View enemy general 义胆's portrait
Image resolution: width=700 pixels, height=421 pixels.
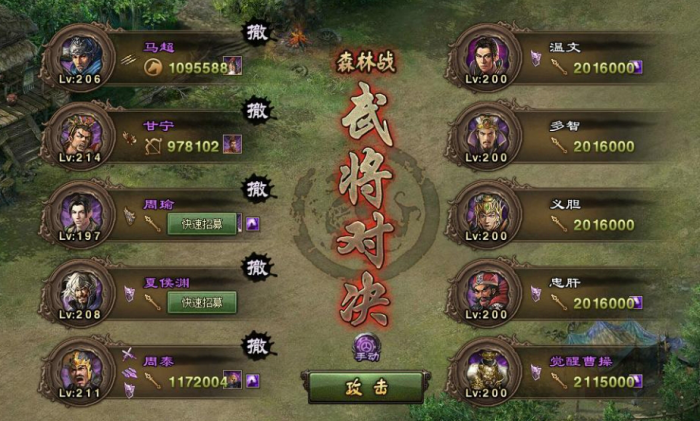486,213
